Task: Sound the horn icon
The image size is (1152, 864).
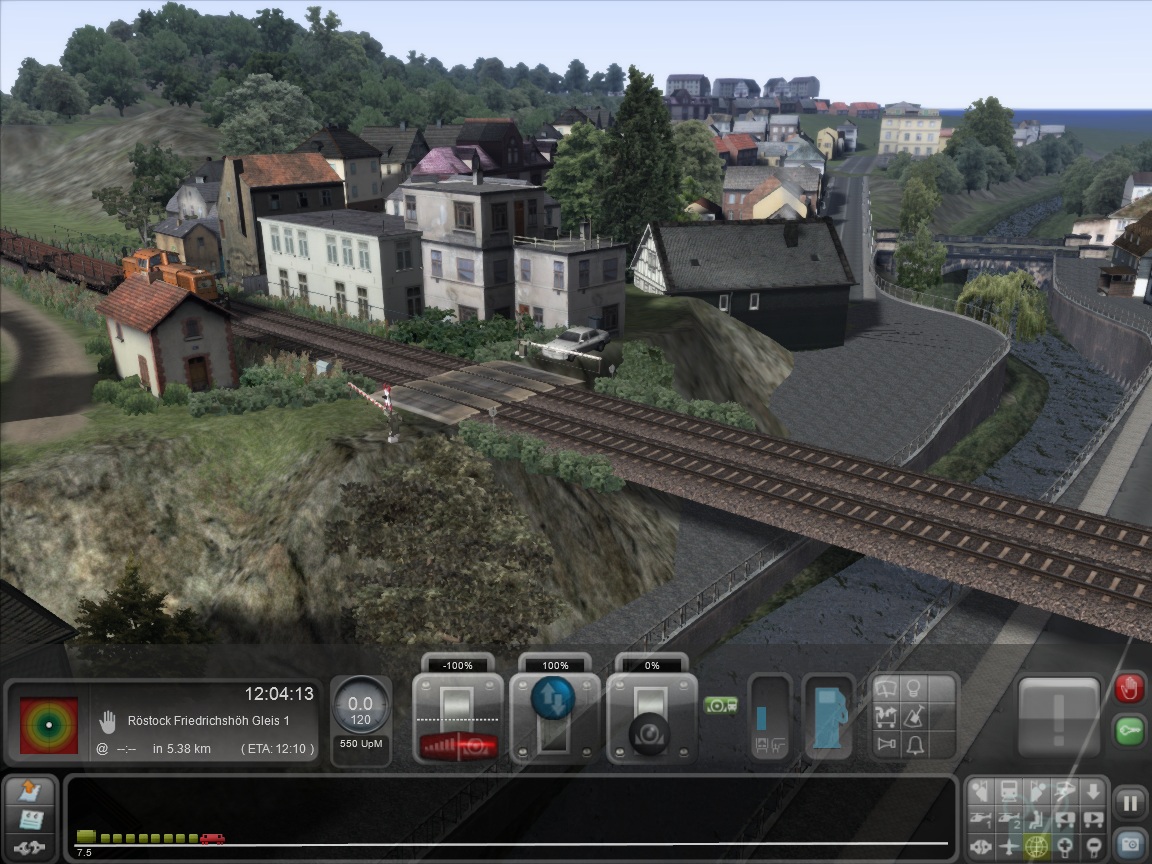Action: pos(886,744)
